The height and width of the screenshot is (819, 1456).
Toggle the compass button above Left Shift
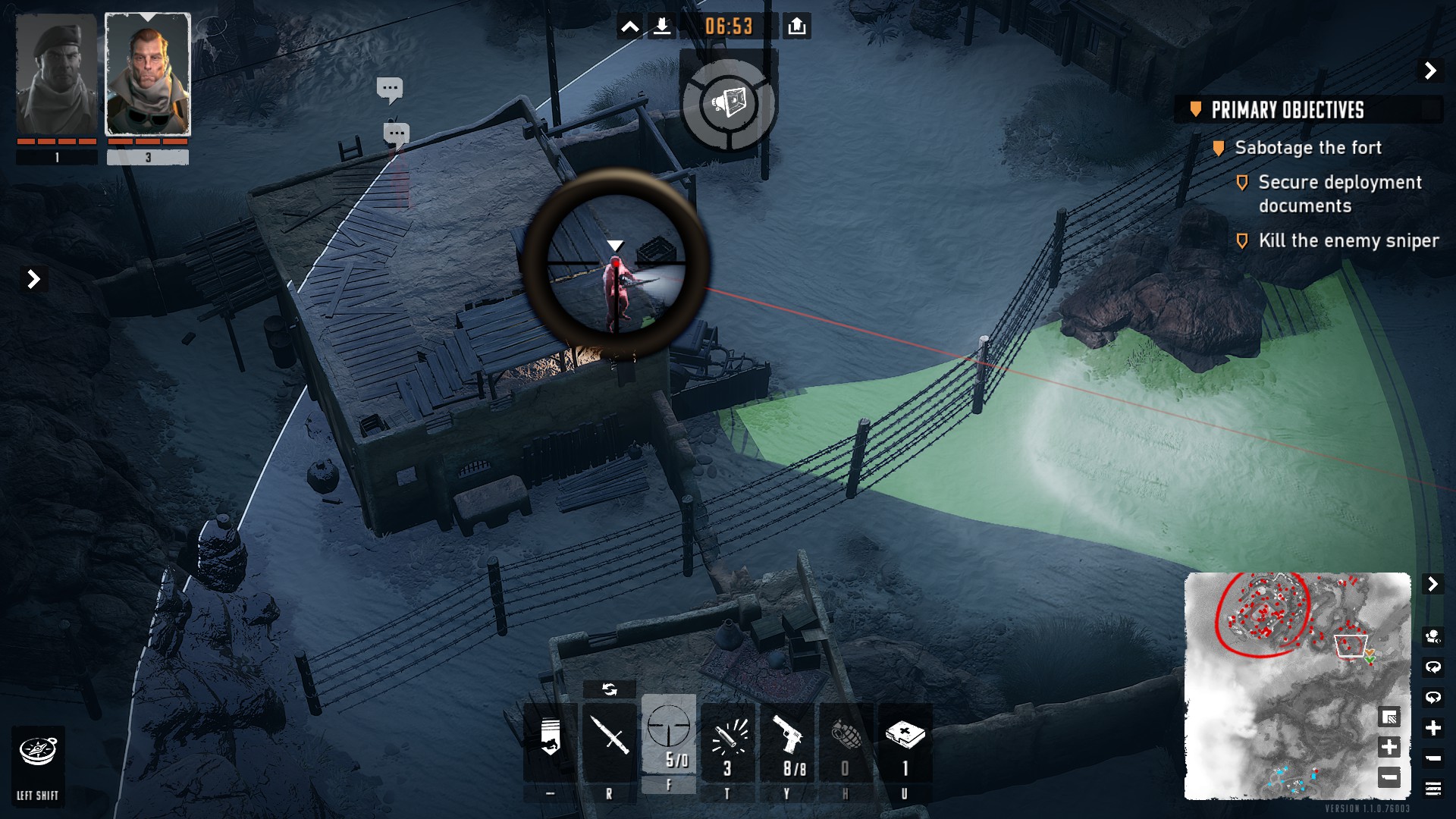(38, 752)
